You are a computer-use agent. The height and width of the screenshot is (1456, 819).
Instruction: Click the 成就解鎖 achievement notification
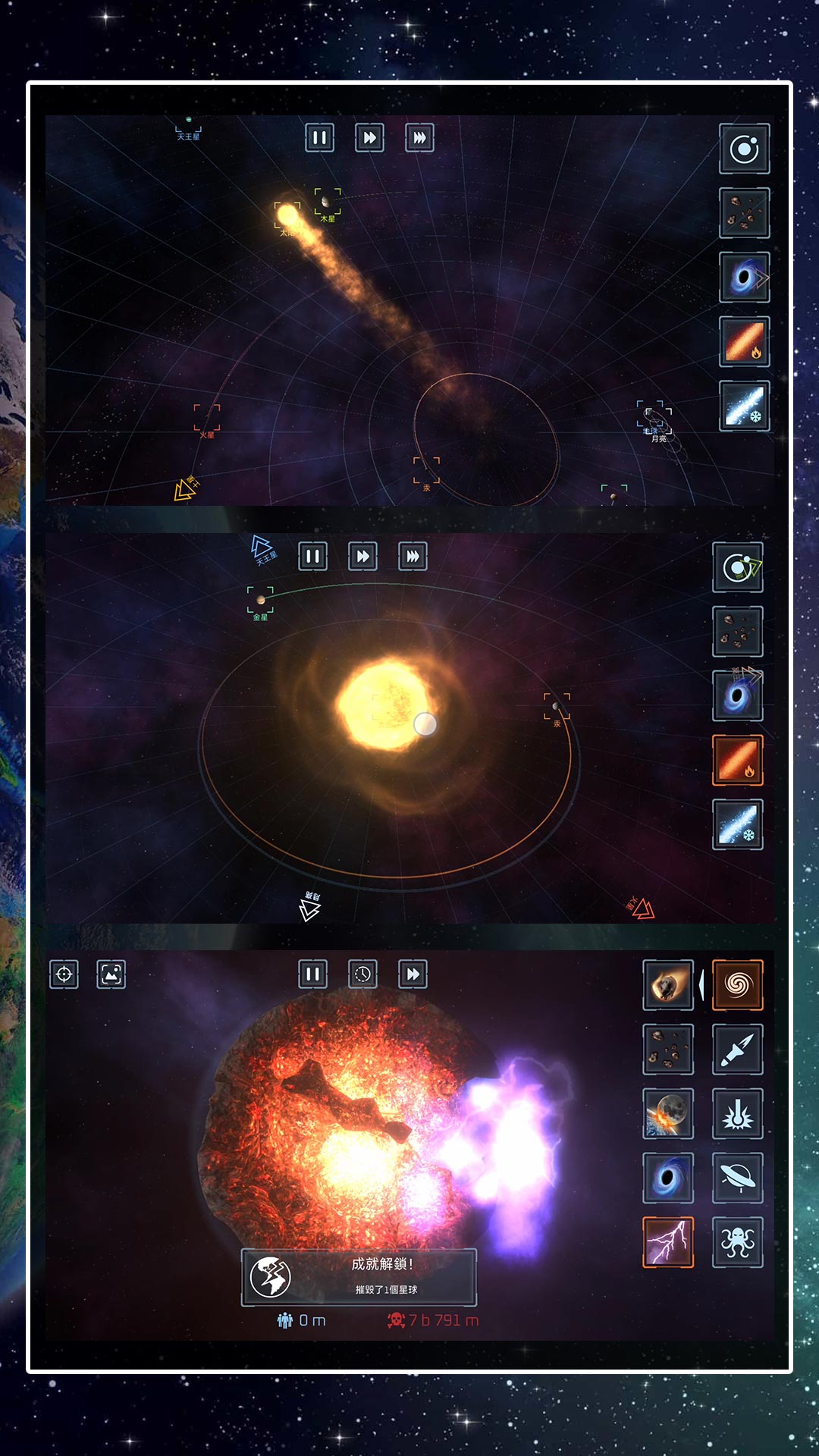click(x=359, y=1277)
